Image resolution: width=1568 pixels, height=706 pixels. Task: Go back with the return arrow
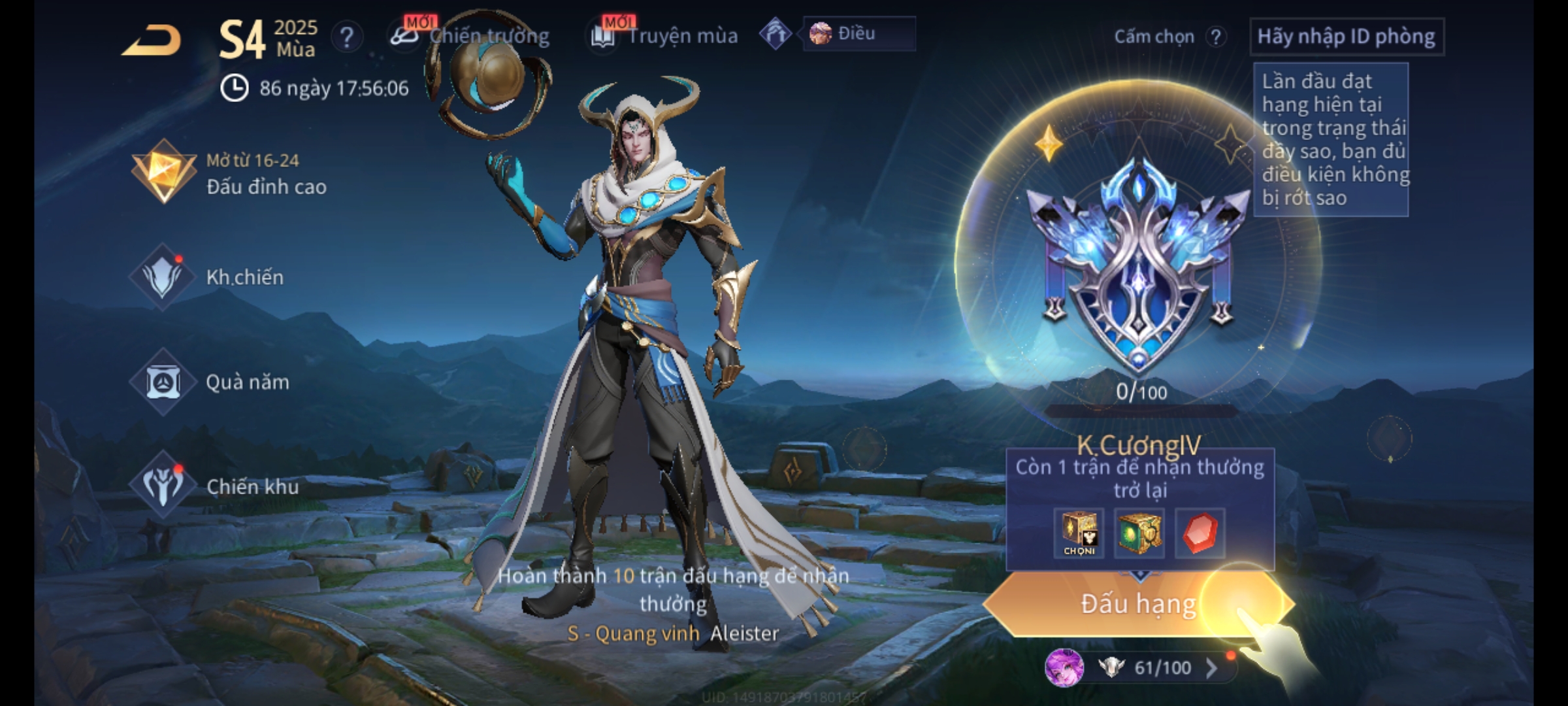coord(152,41)
